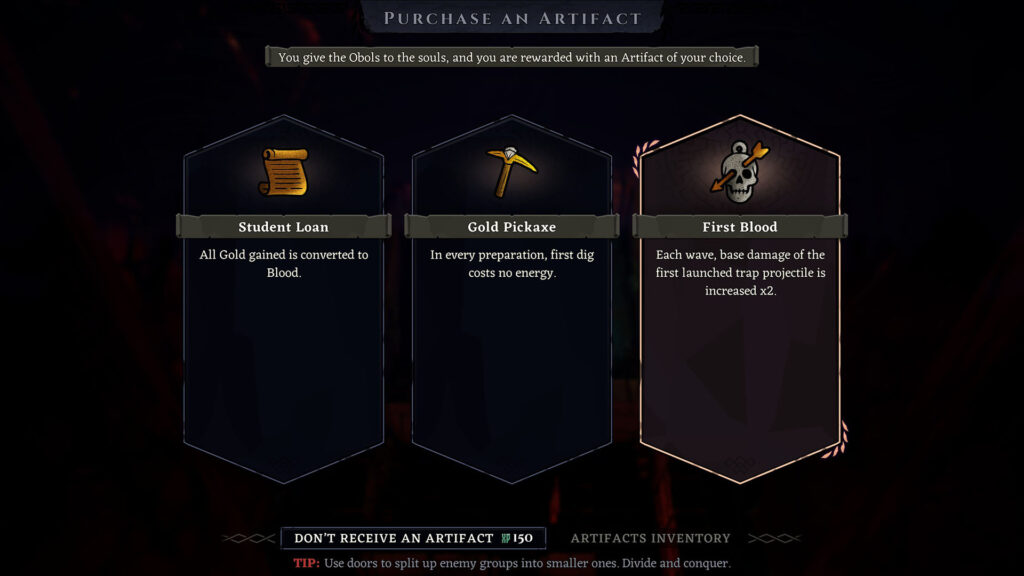Select the Gold Pickaxe artifact card
This screenshot has width=1024, height=576.
click(511, 300)
